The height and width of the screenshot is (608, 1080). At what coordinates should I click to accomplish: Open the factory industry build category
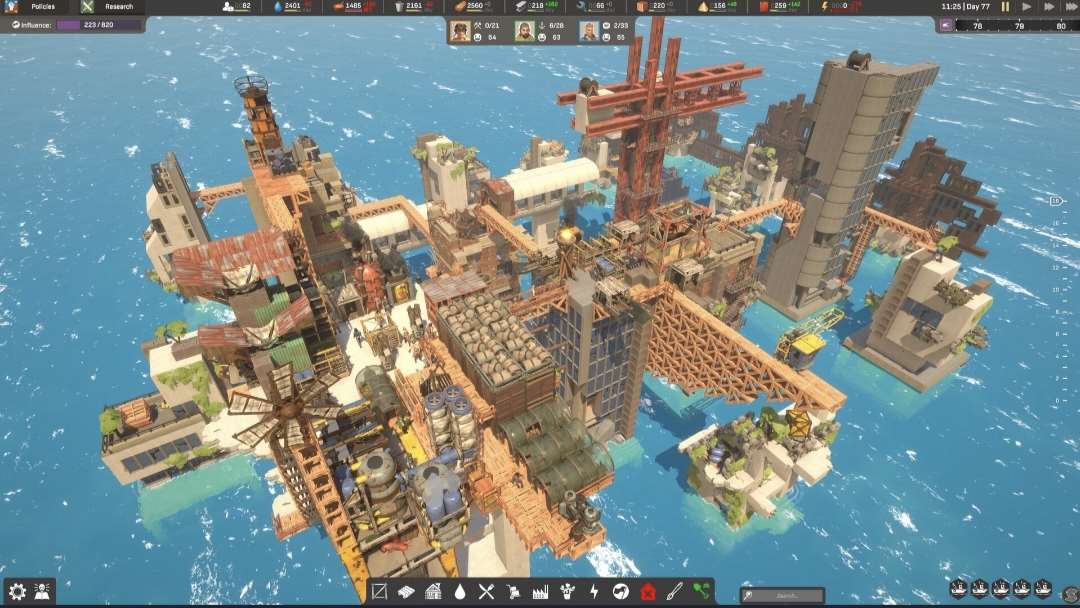[x=541, y=591]
